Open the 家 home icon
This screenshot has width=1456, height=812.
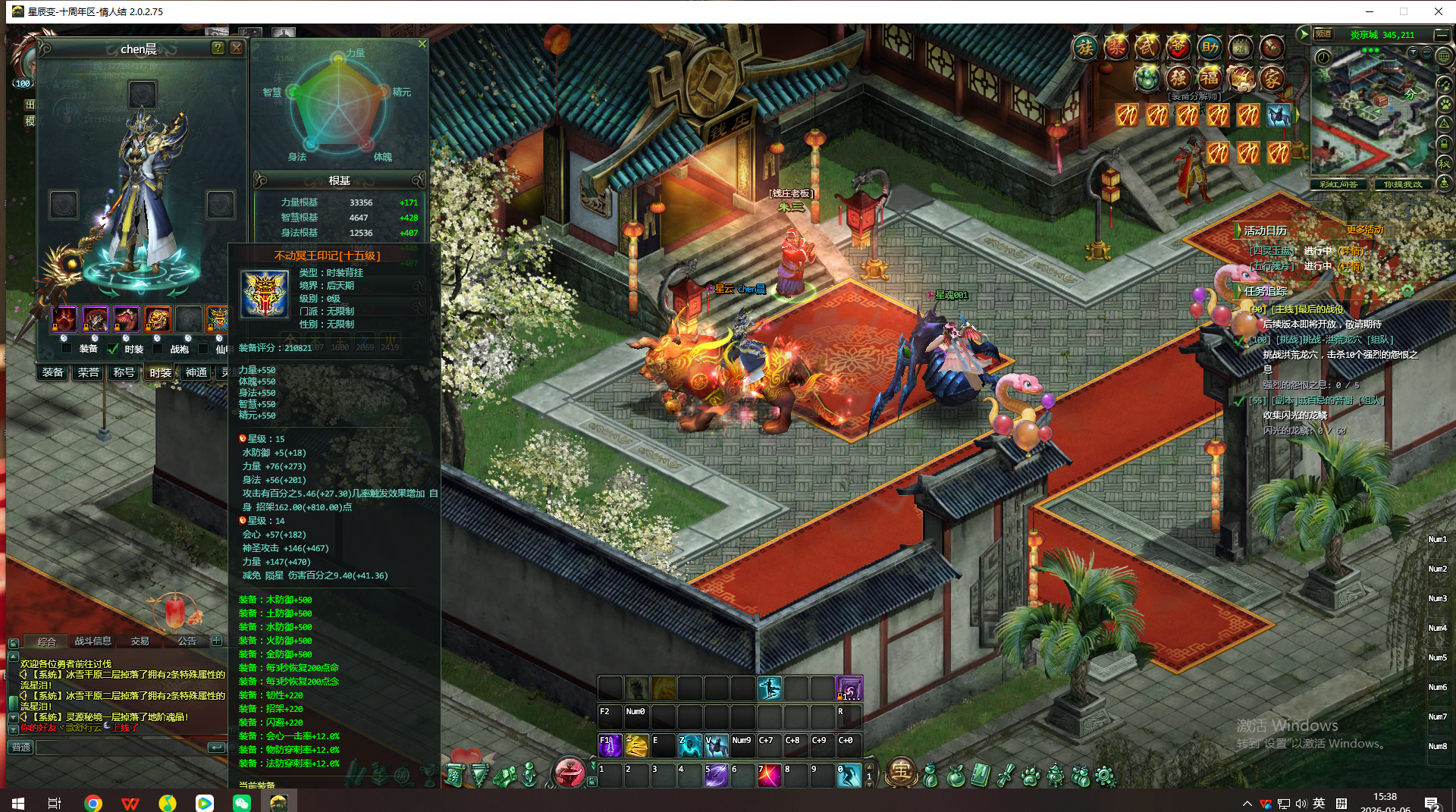tap(1272, 77)
